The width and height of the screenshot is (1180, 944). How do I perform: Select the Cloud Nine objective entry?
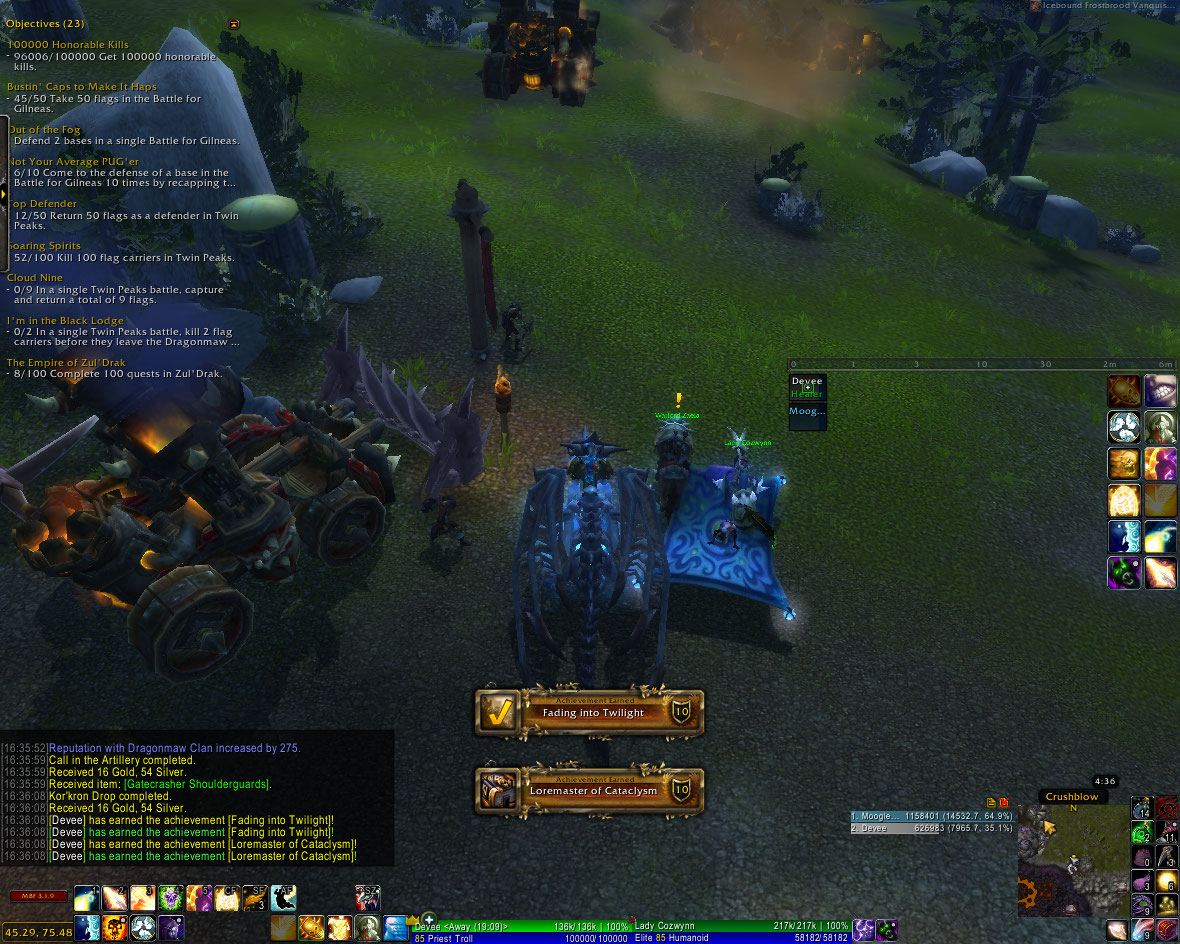tap(35, 278)
